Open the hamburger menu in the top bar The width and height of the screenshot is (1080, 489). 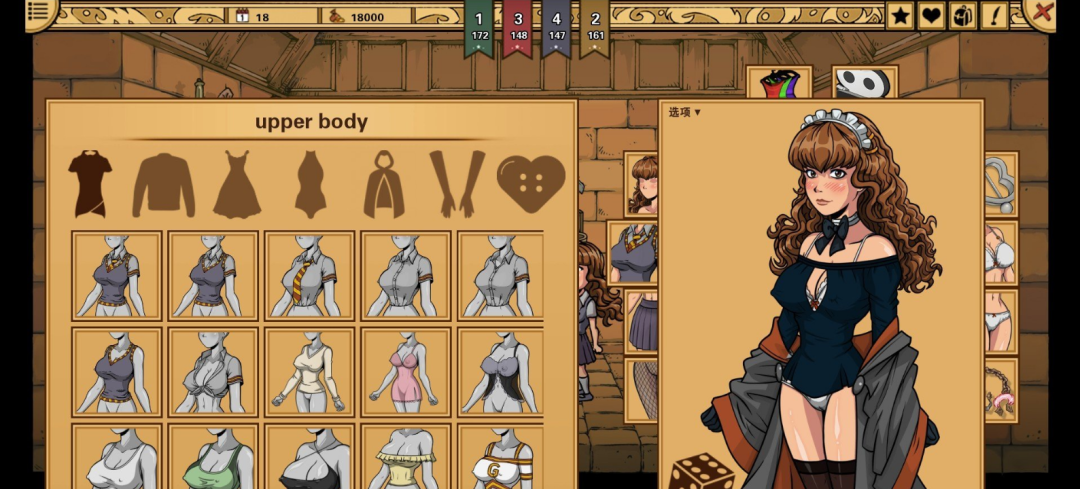(38, 12)
